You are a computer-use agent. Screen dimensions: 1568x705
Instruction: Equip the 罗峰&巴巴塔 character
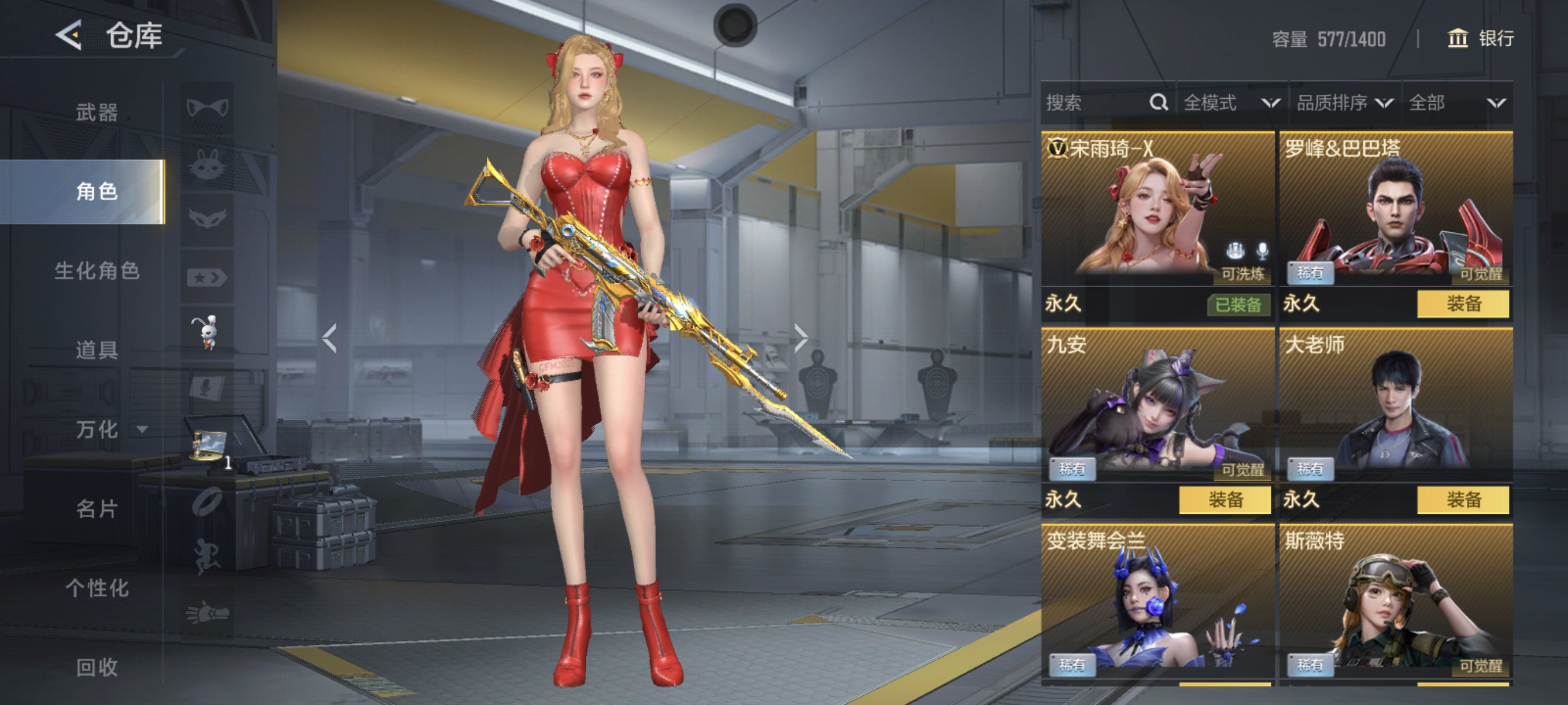coord(1463,303)
